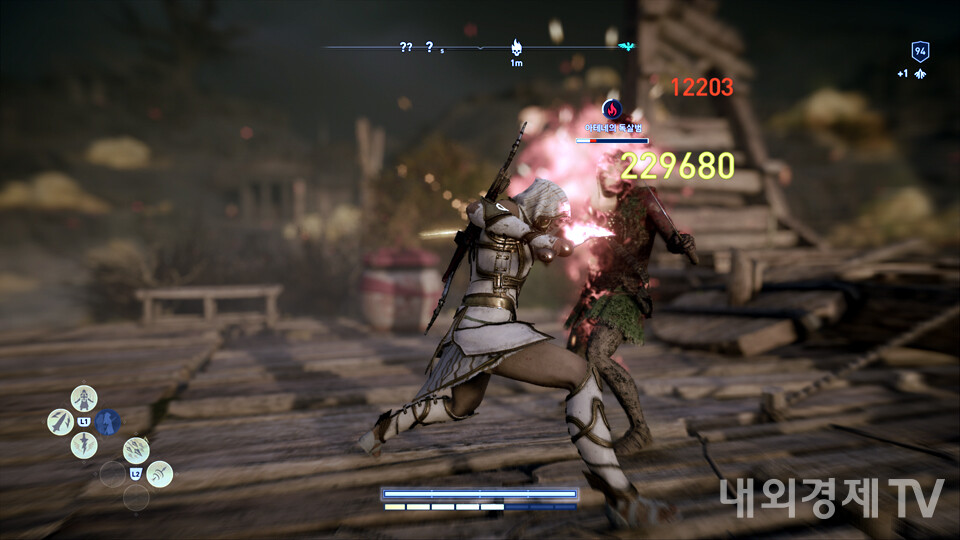Use the spear thrust ability icon
This screenshot has height=540, width=960.
[60, 422]
